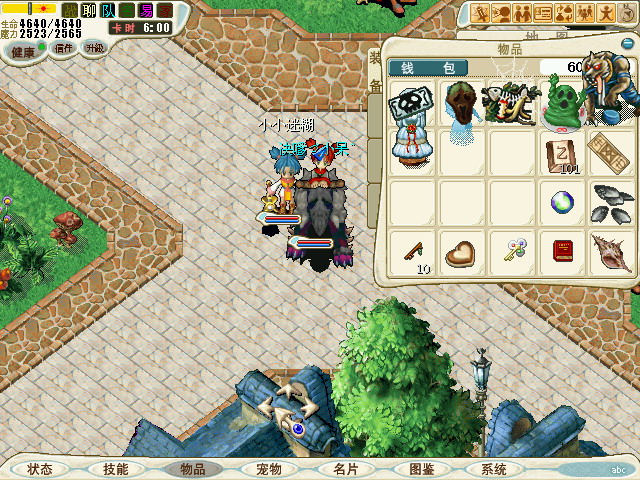
Task: Click the 升级 level-up button
Action: click(x=94, y=48)
